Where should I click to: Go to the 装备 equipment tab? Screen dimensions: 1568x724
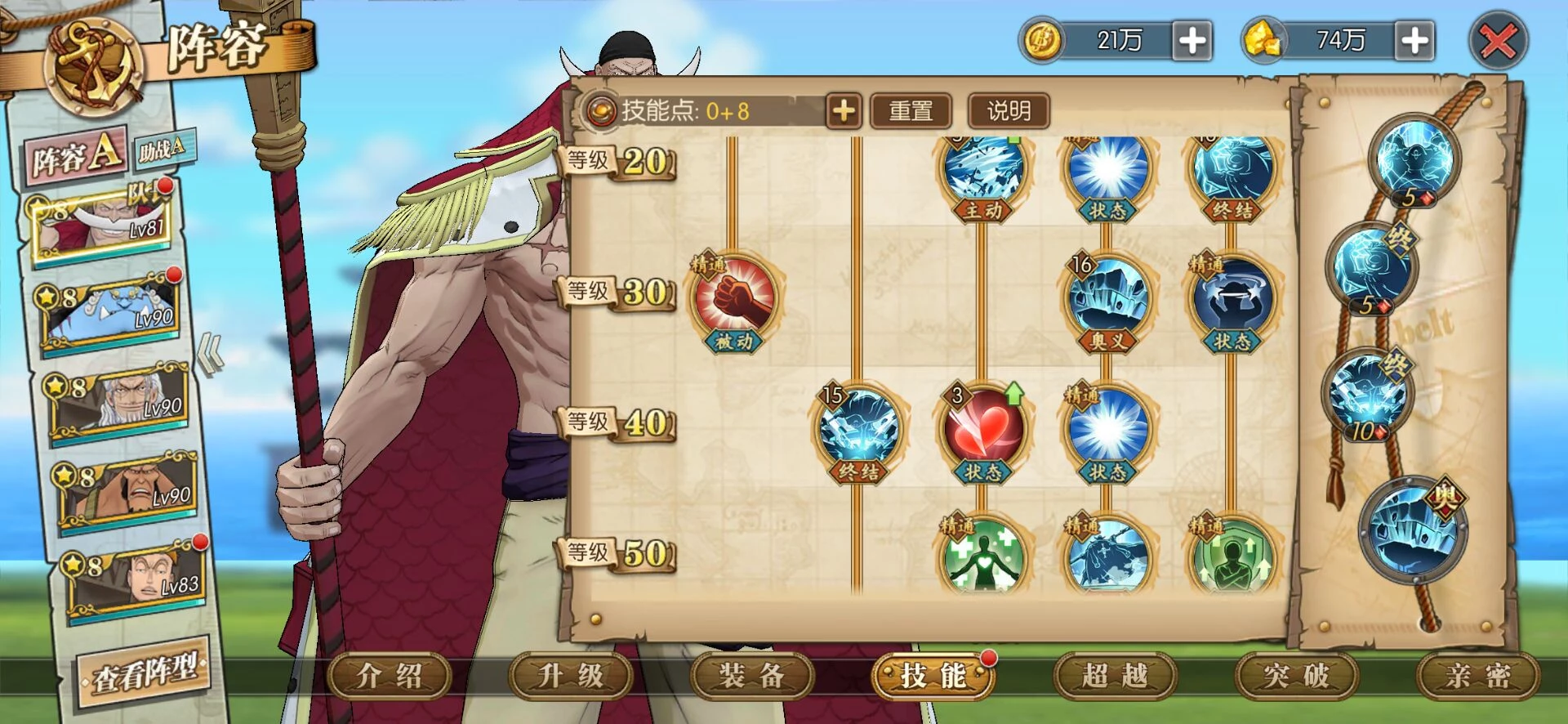click(752, 677)
